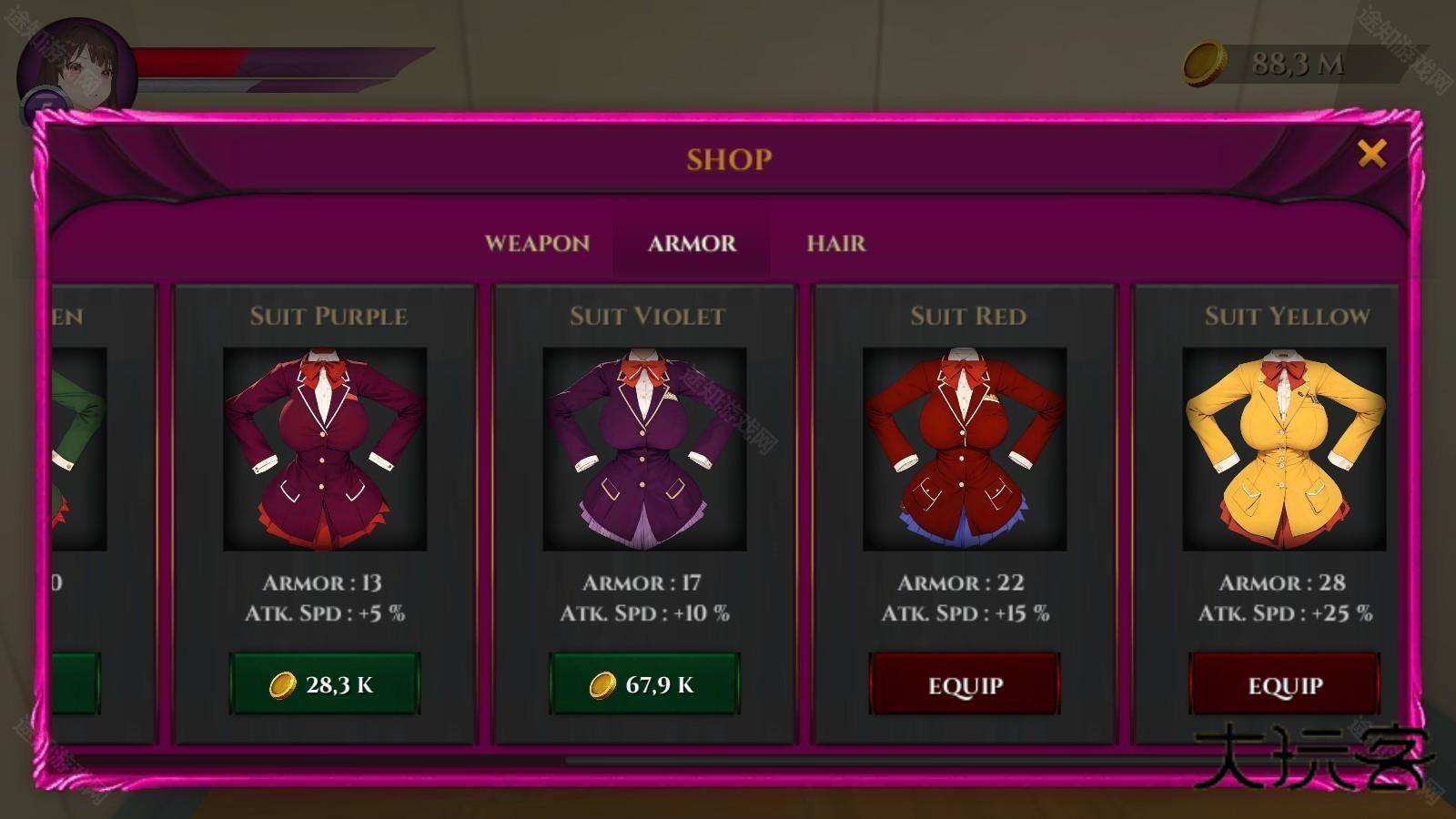Purchase Suit Violet for 67,9 K
This screenshot has width=1456, height=819.
(644, 684)
